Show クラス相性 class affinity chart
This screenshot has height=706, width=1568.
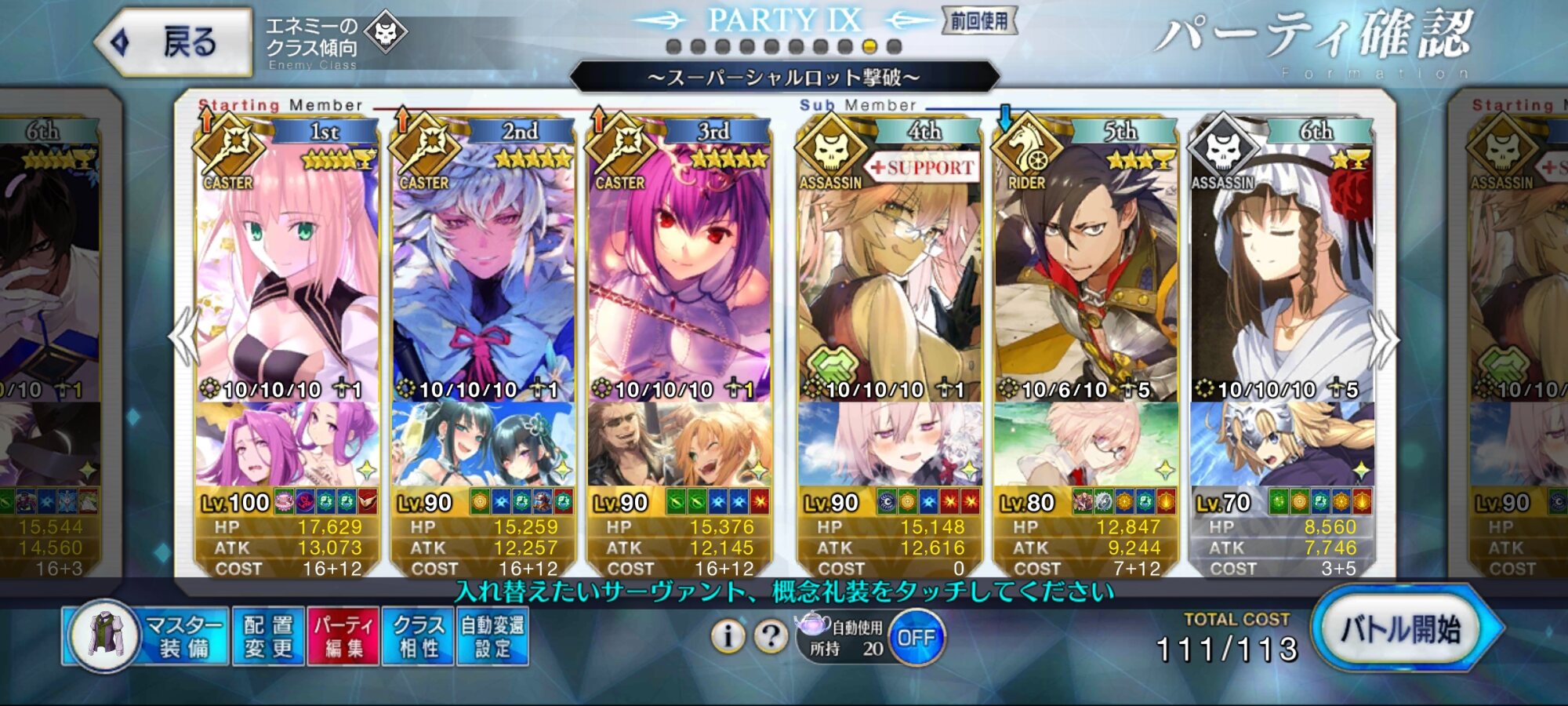pos(417,636)
